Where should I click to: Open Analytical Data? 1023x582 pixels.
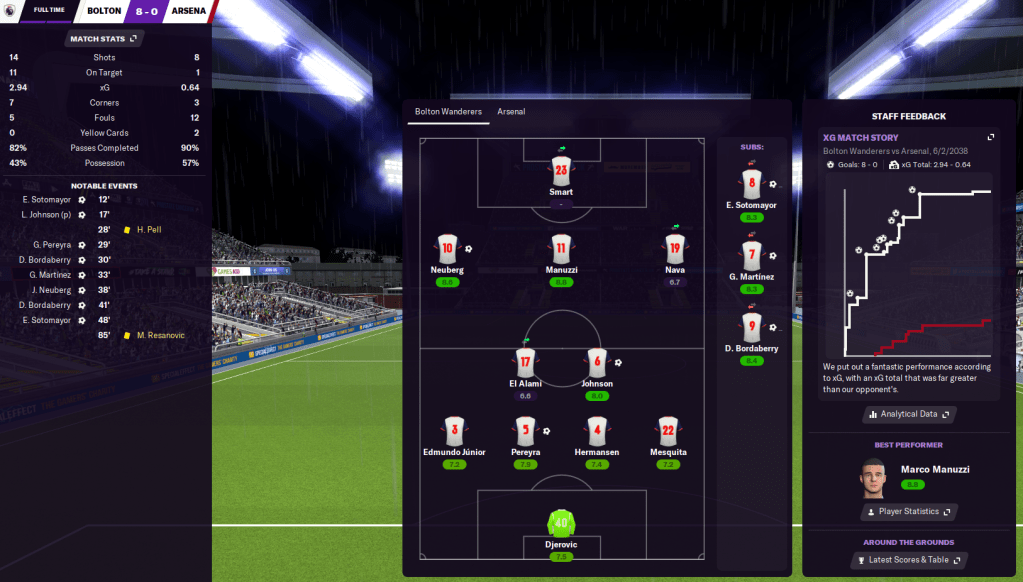909,414
